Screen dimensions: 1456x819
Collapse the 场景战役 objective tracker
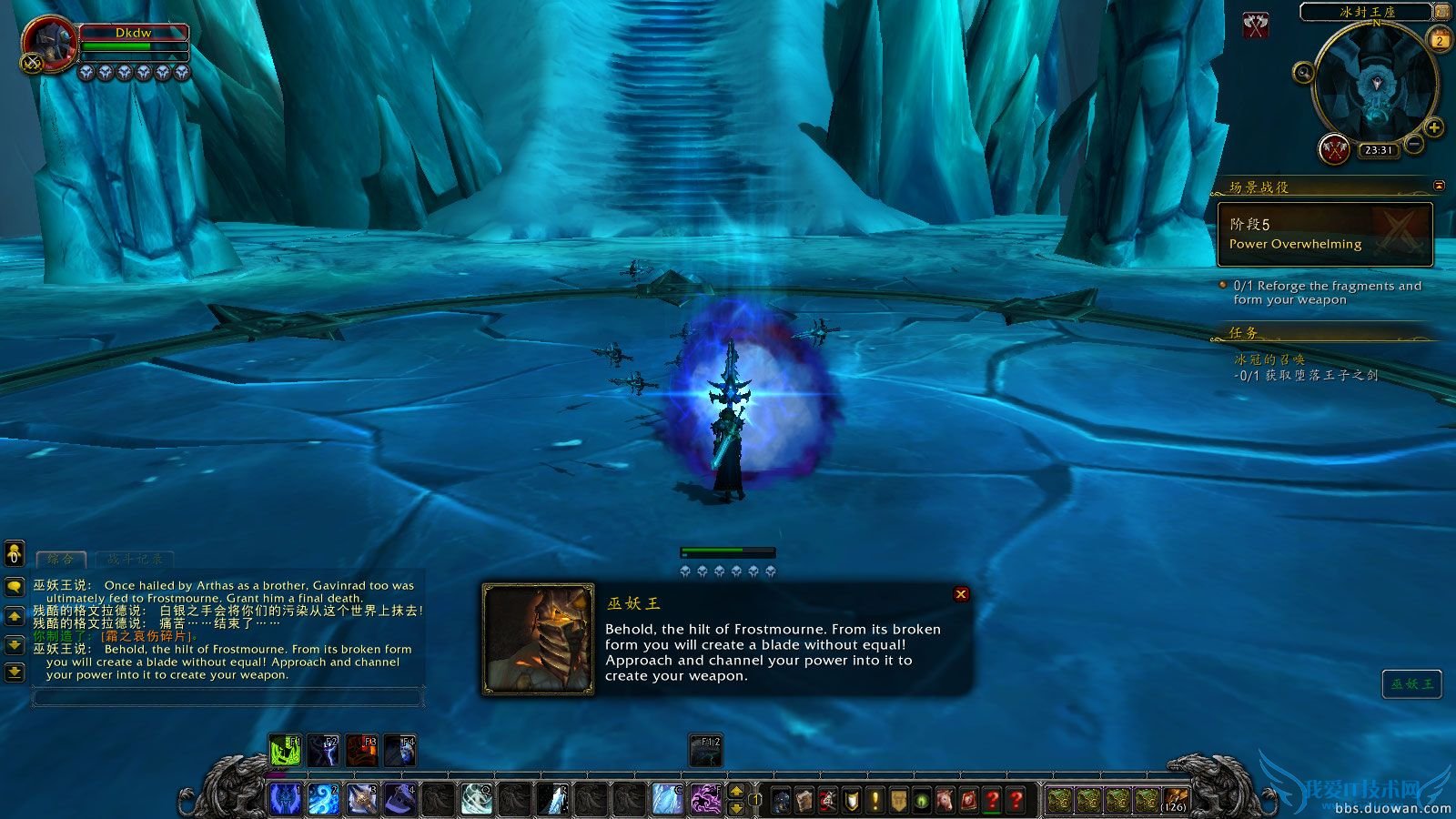point(1439,186)
